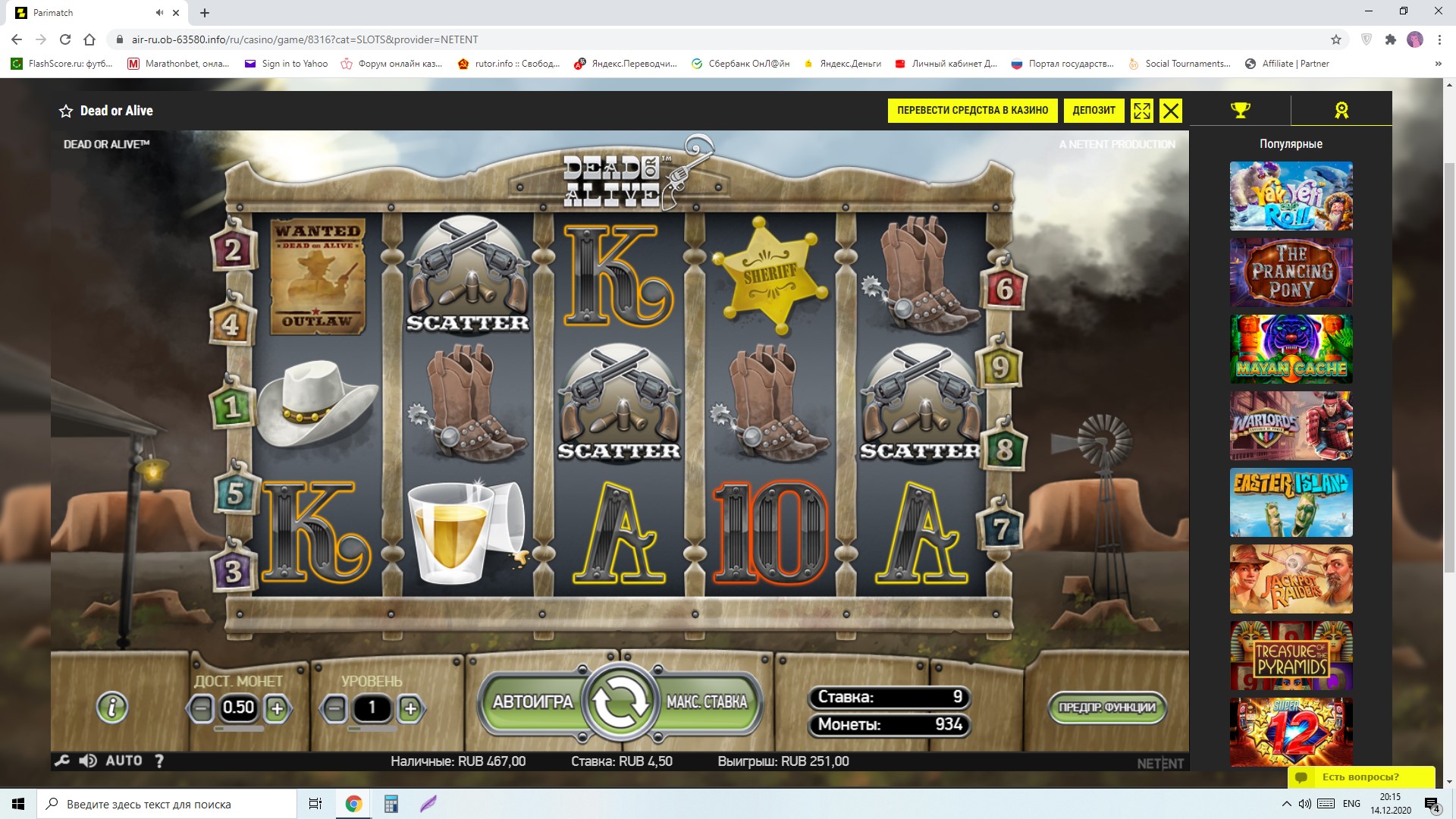1456x819 pixels.
Task: Open the ДЕПОЗИТ deposit page
Action: pos(1094,111)
